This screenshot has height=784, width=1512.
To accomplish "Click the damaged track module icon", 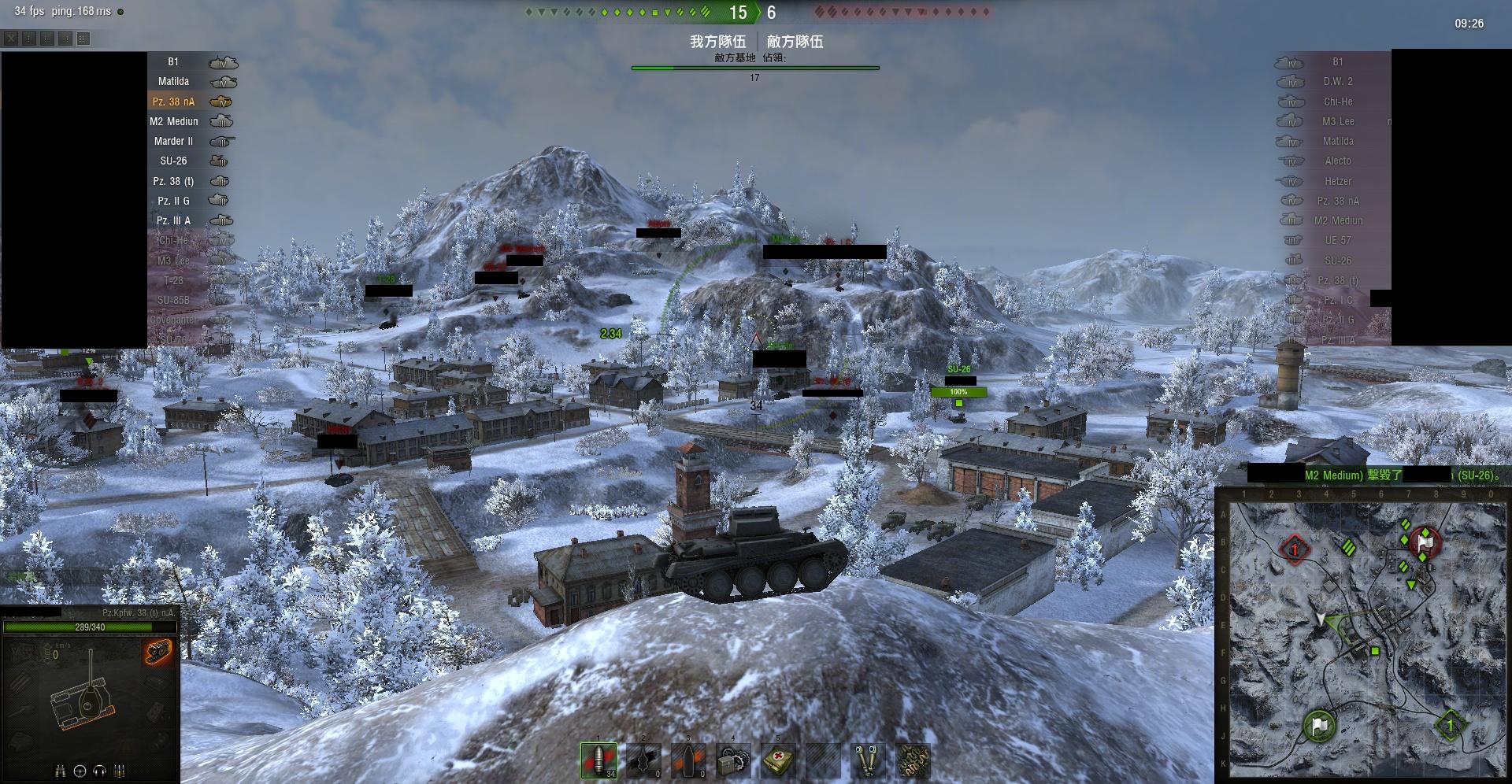I will (157, 651).
